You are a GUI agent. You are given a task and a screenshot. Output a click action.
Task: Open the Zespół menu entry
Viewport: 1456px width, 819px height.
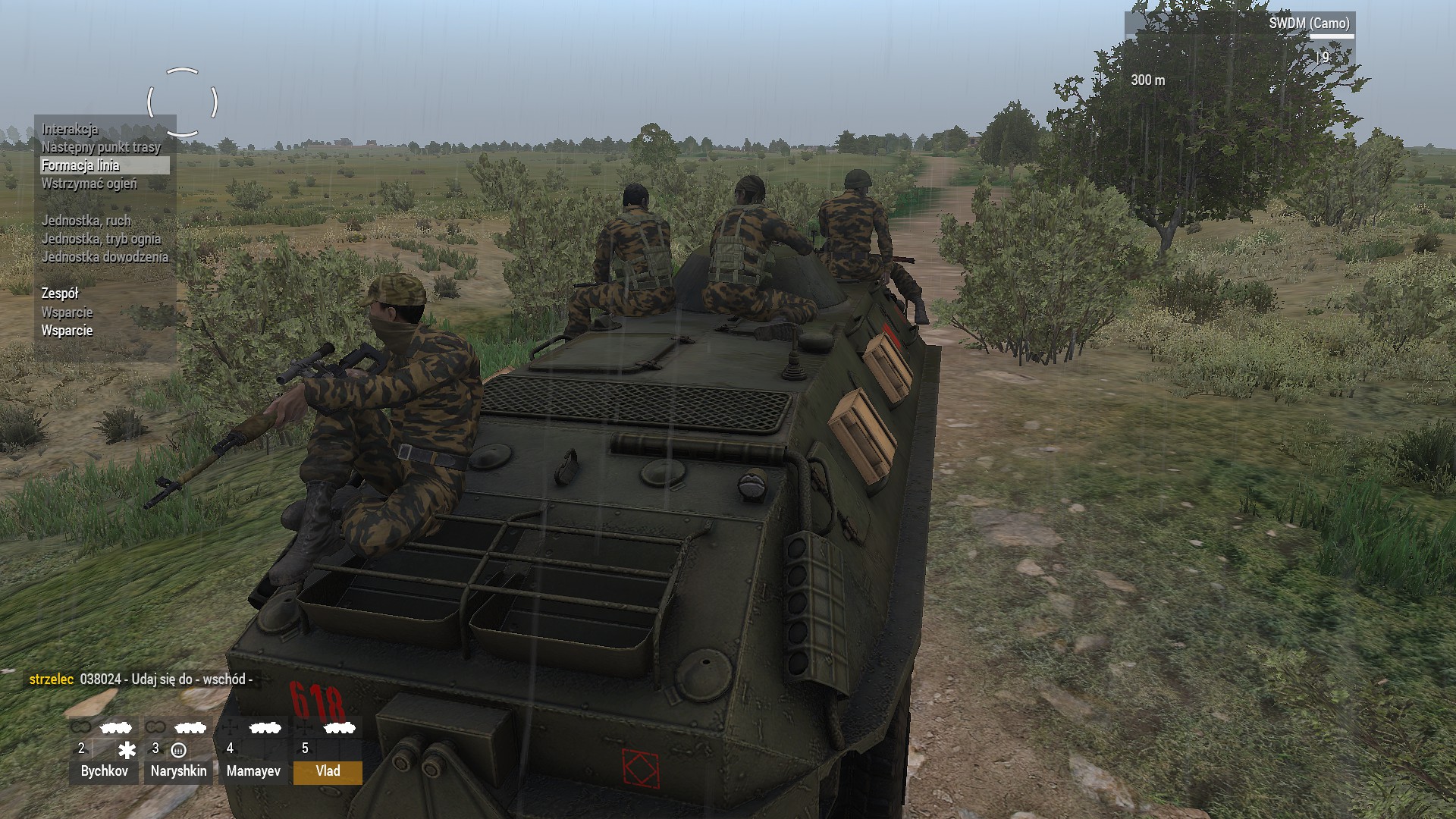60,293
